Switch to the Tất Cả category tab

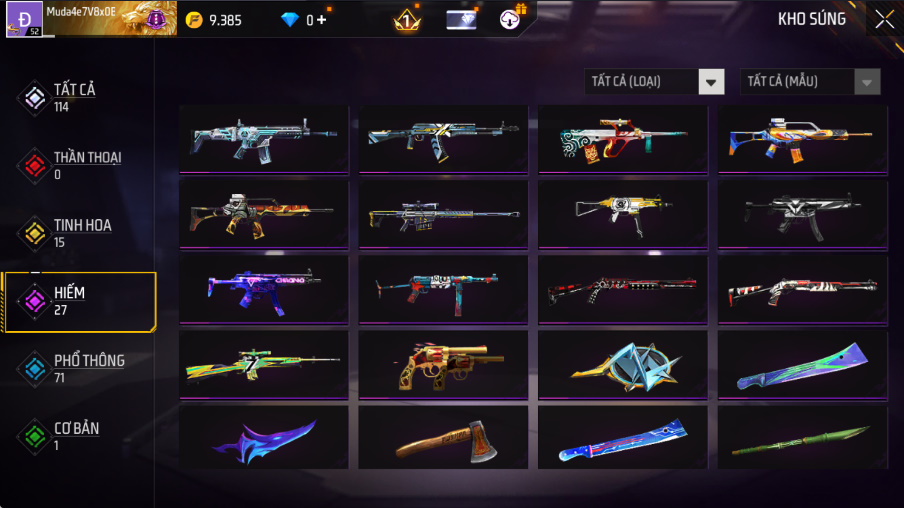pyautogui.click(x=75, y=97)
